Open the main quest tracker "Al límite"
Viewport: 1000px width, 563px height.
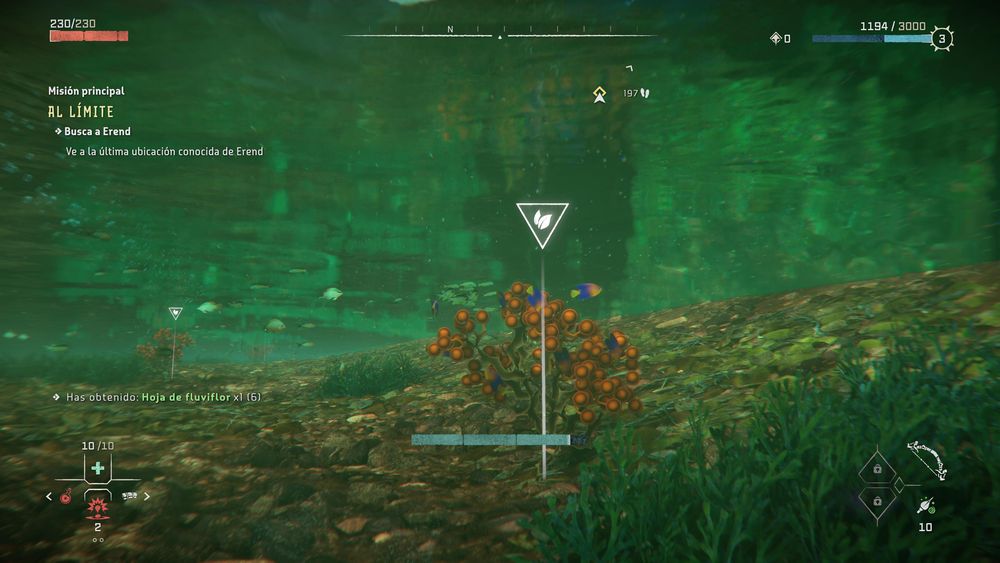click(x=80, y=112)
